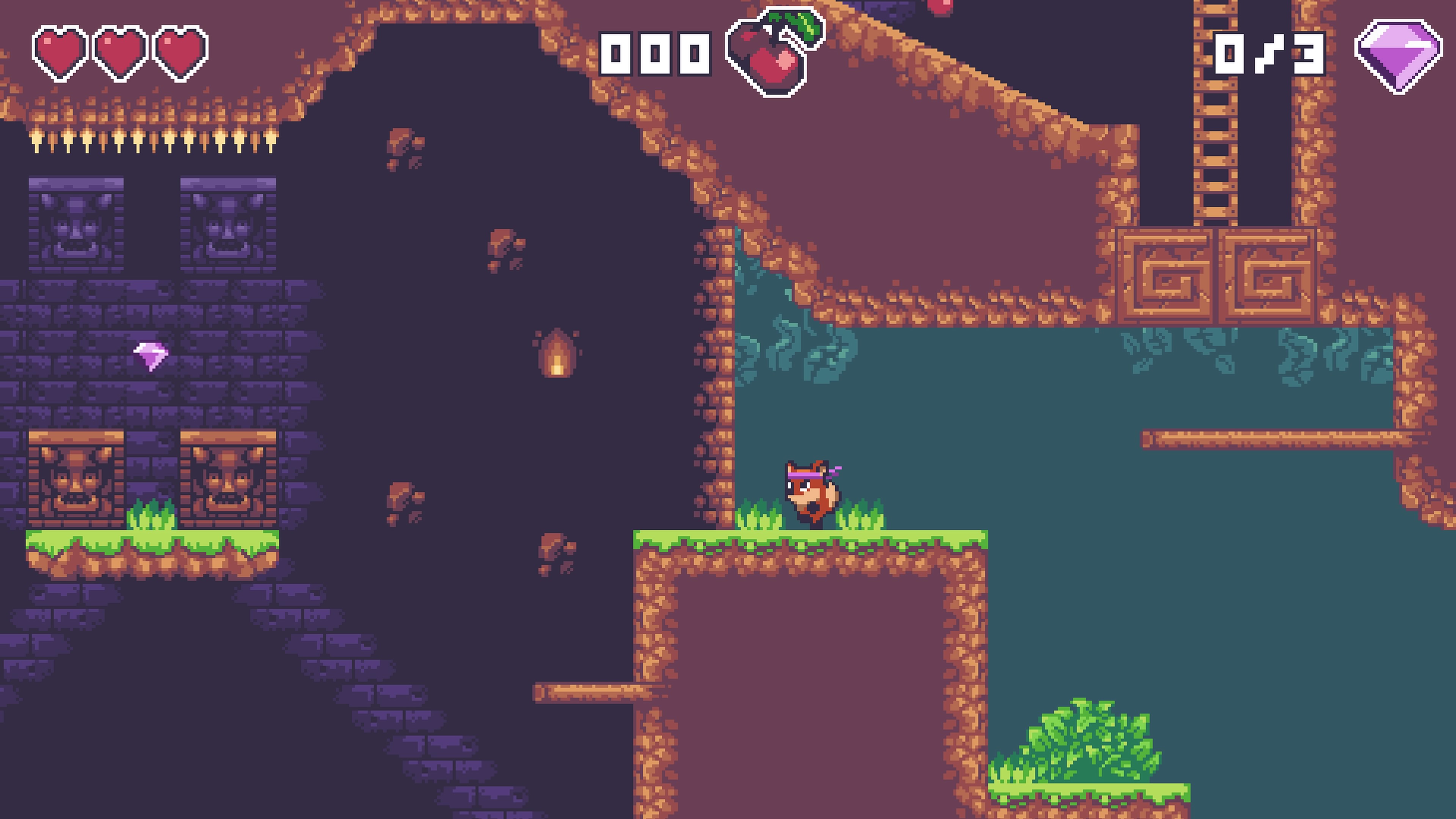Click the cherry icon beside the 000 counter

point(773,54)
